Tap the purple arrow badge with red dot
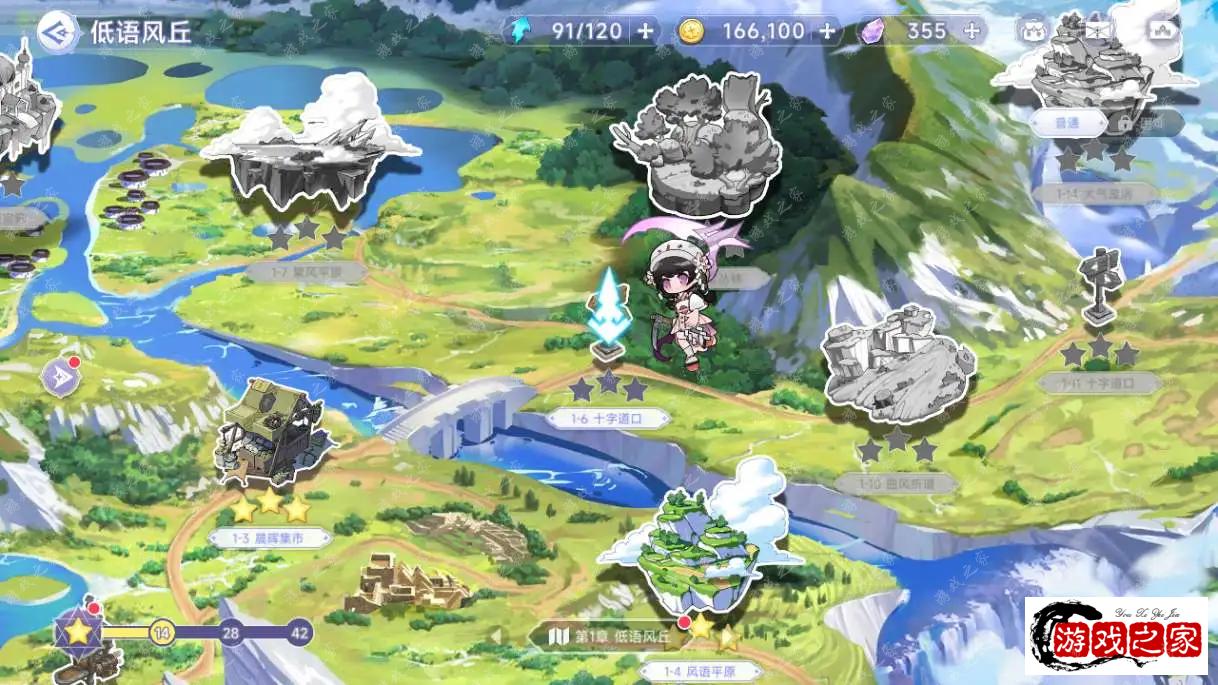Screen dimensions: 1218x685 (59, 377)
